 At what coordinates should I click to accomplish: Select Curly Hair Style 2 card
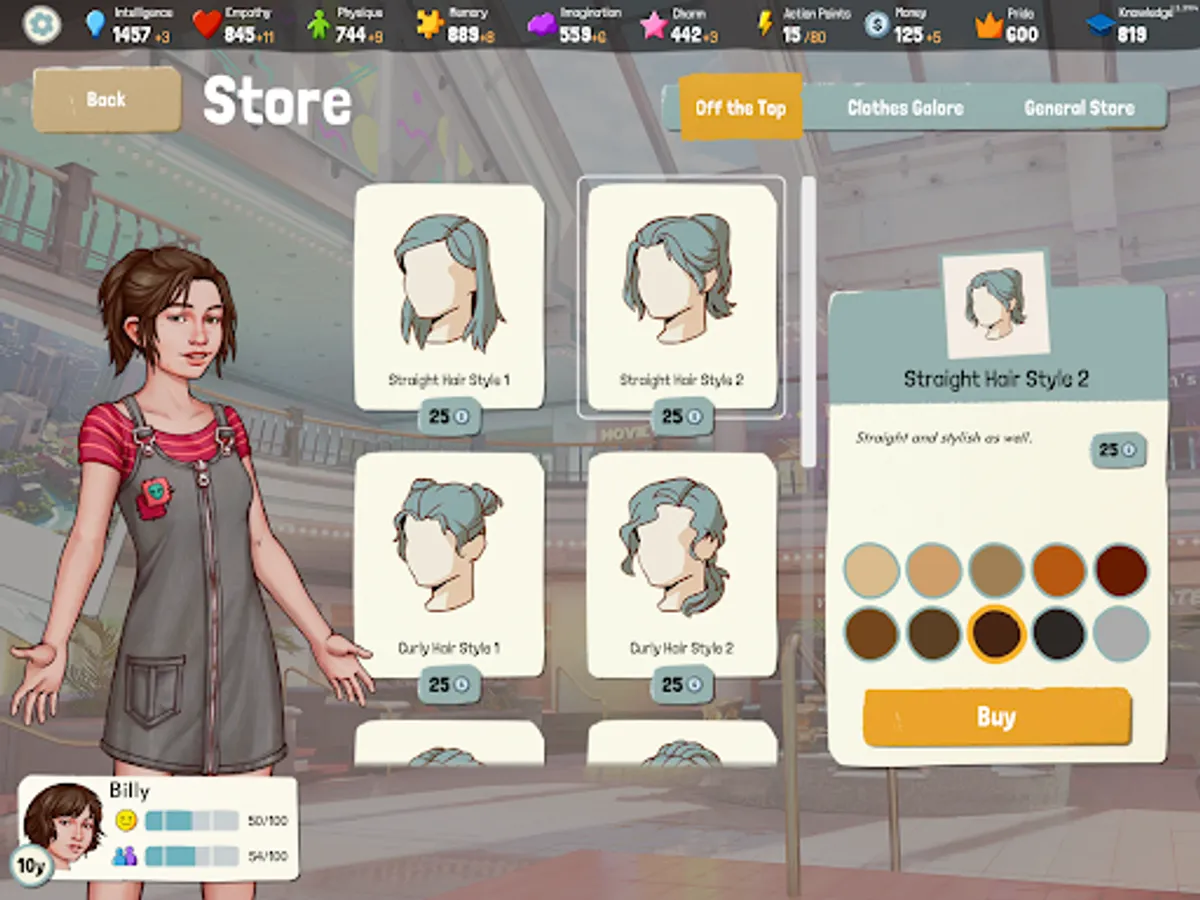(681, 565)
